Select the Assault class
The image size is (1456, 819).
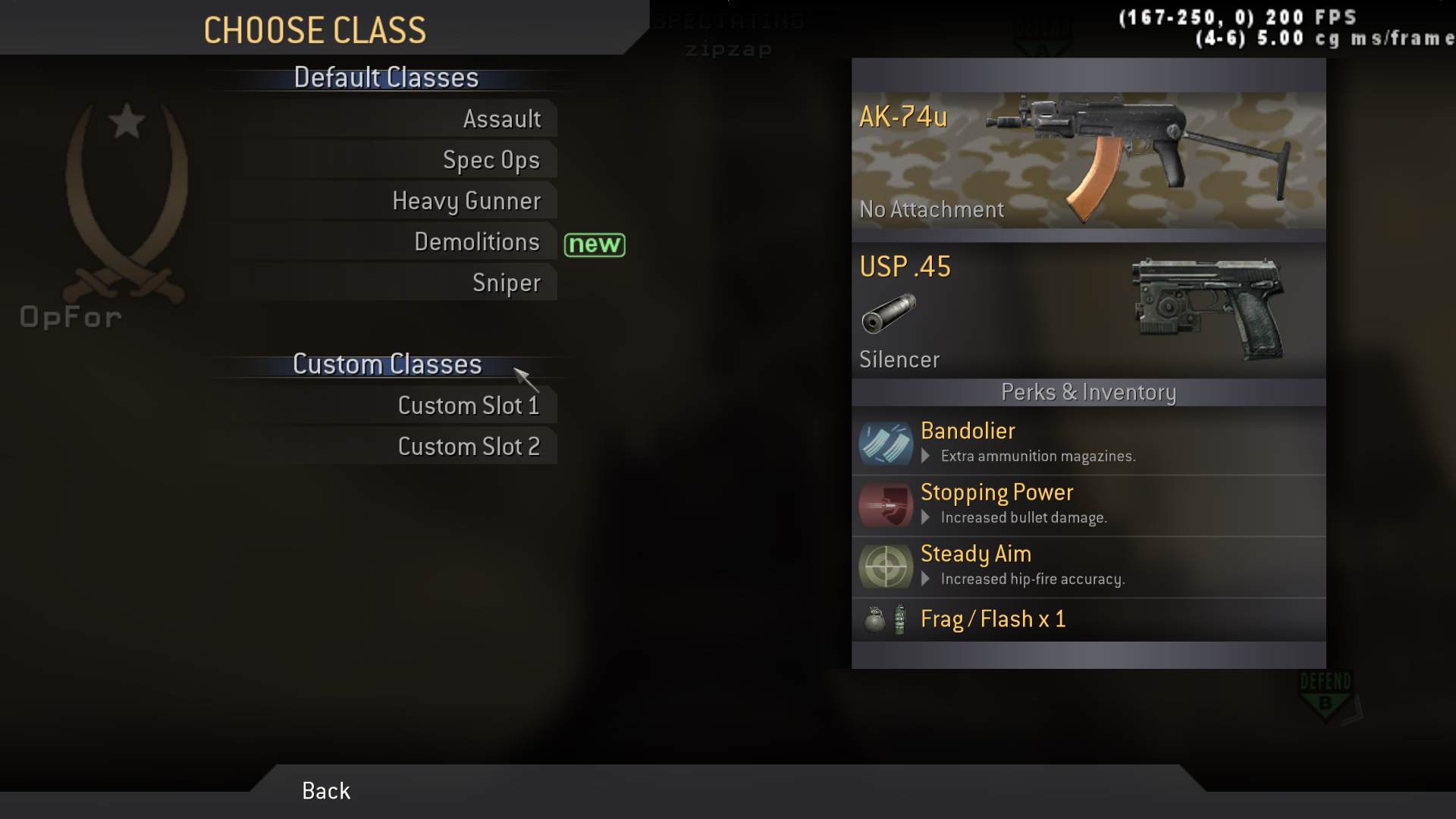(503, 118)
